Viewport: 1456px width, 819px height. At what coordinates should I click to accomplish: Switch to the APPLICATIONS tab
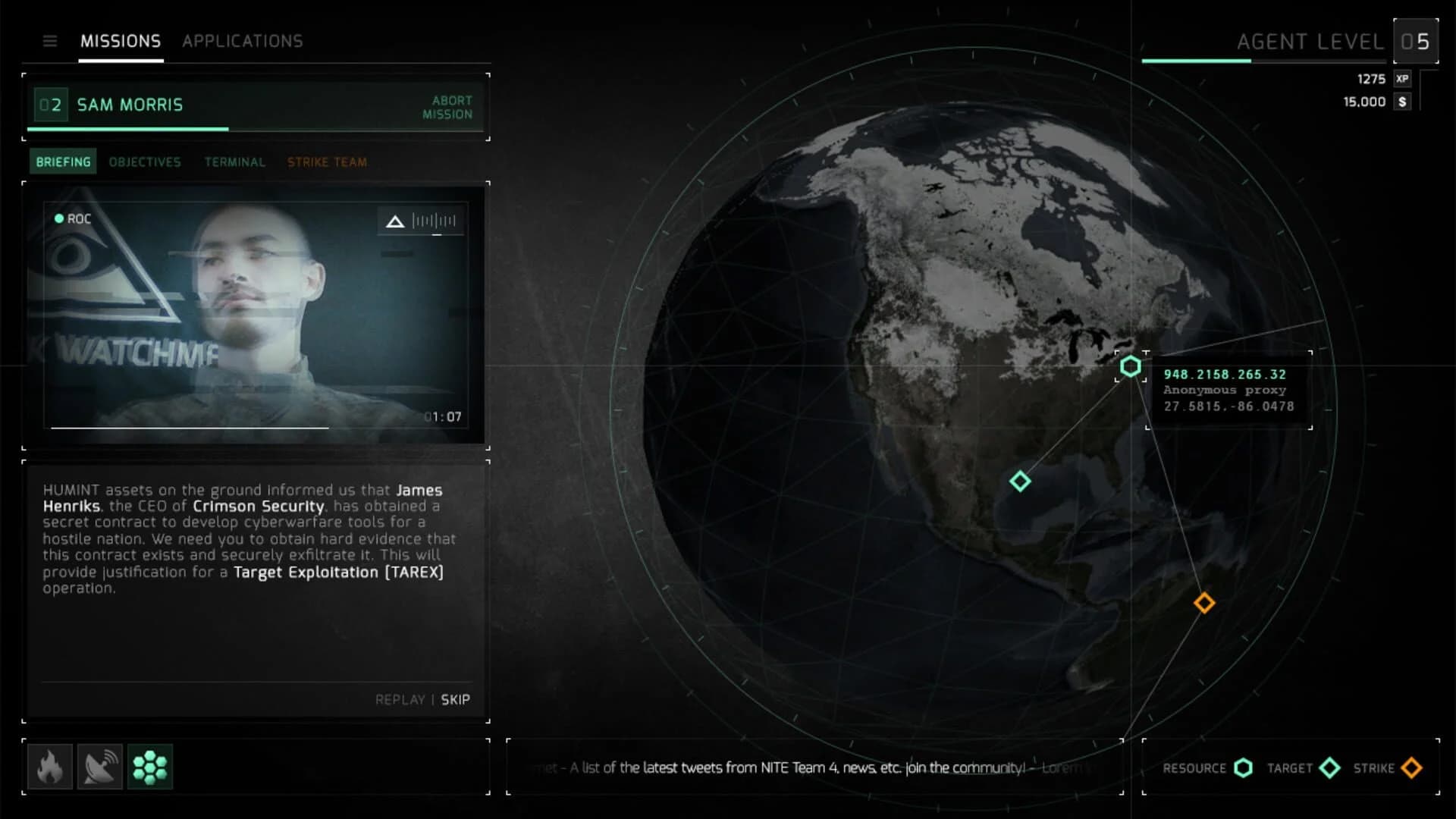[242, 41]
